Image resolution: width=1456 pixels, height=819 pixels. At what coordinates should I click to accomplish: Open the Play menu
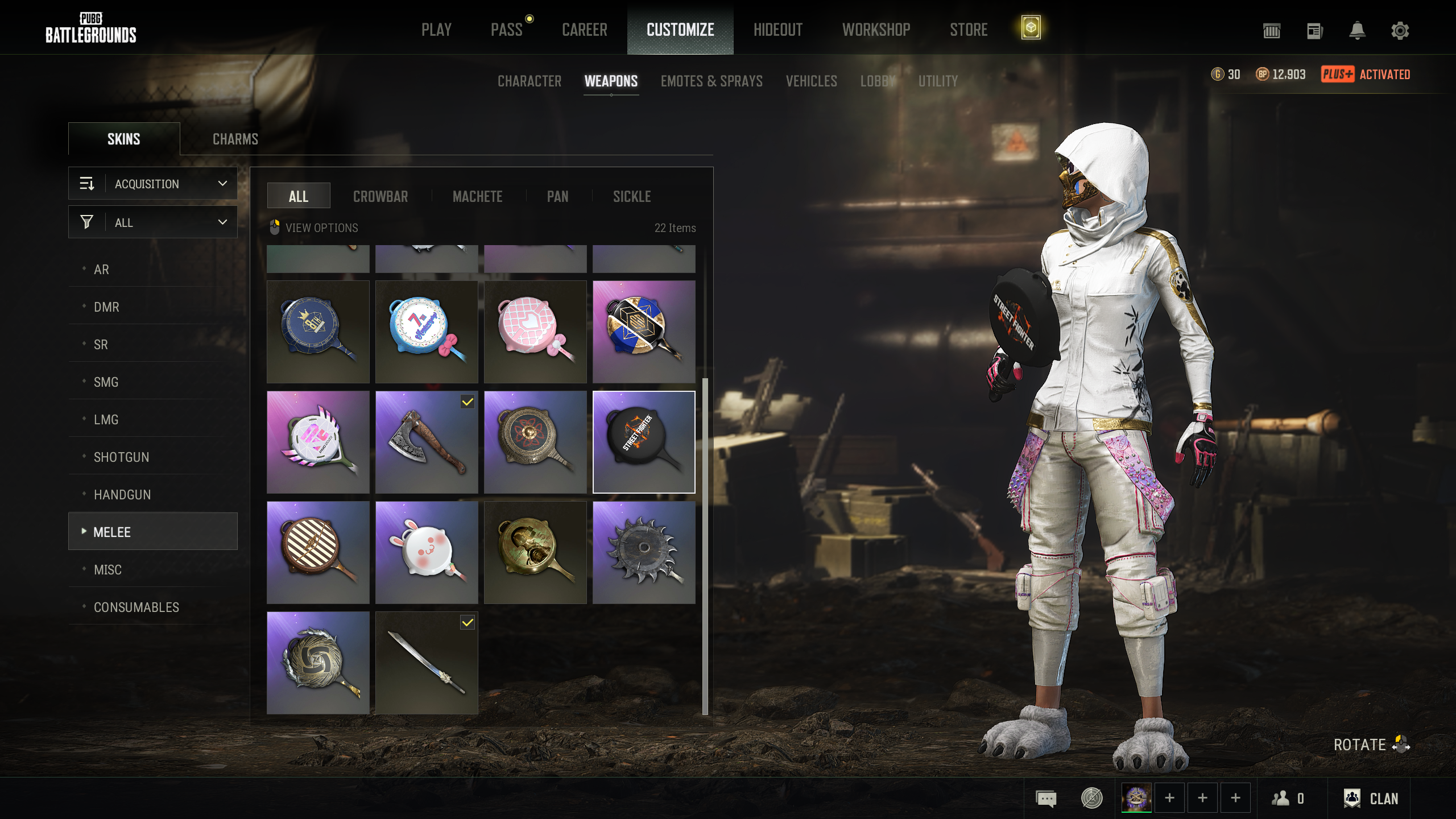436,30
